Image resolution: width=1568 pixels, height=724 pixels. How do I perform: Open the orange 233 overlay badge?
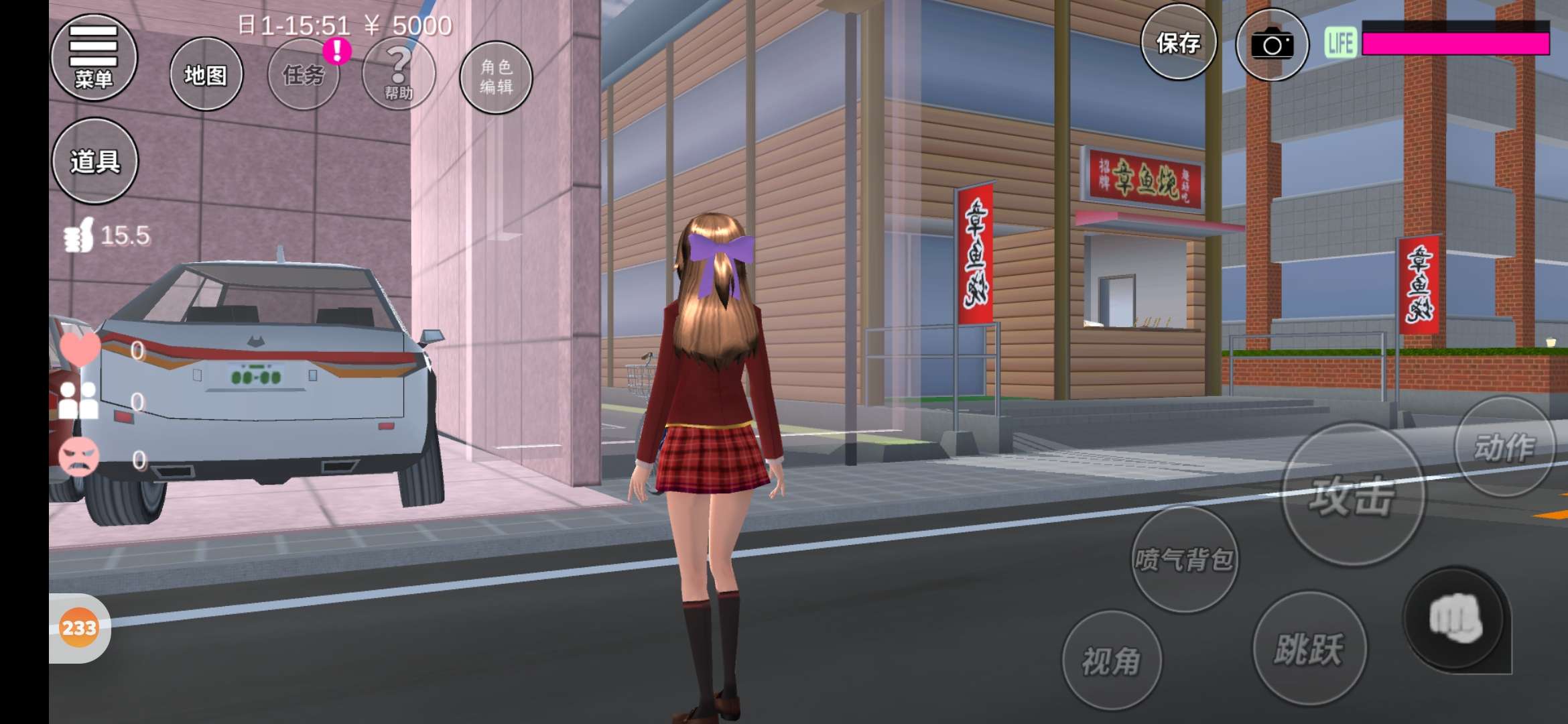coord(79,628)
